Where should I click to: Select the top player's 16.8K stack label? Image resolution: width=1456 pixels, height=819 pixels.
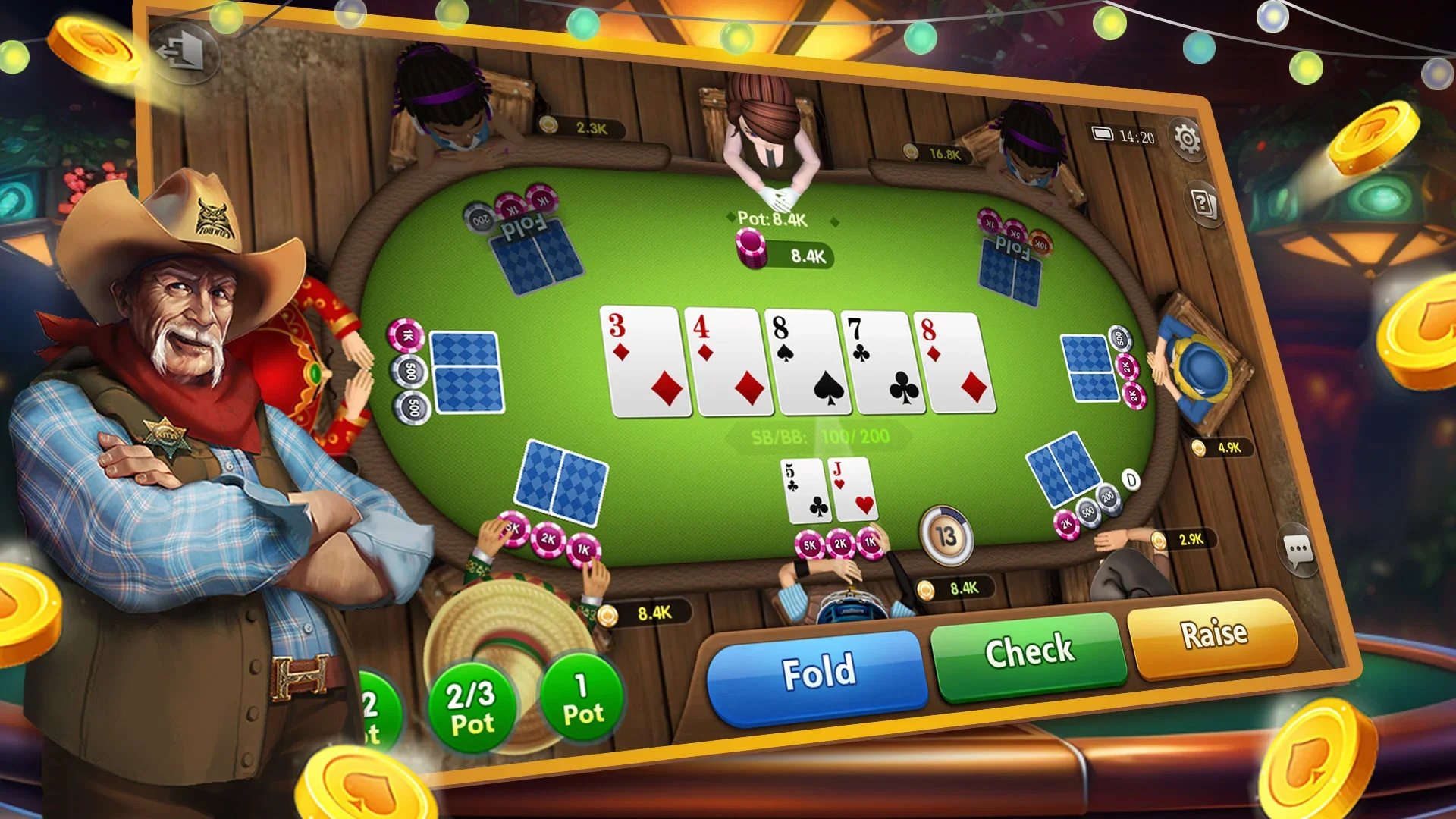[x=935, y=152]
